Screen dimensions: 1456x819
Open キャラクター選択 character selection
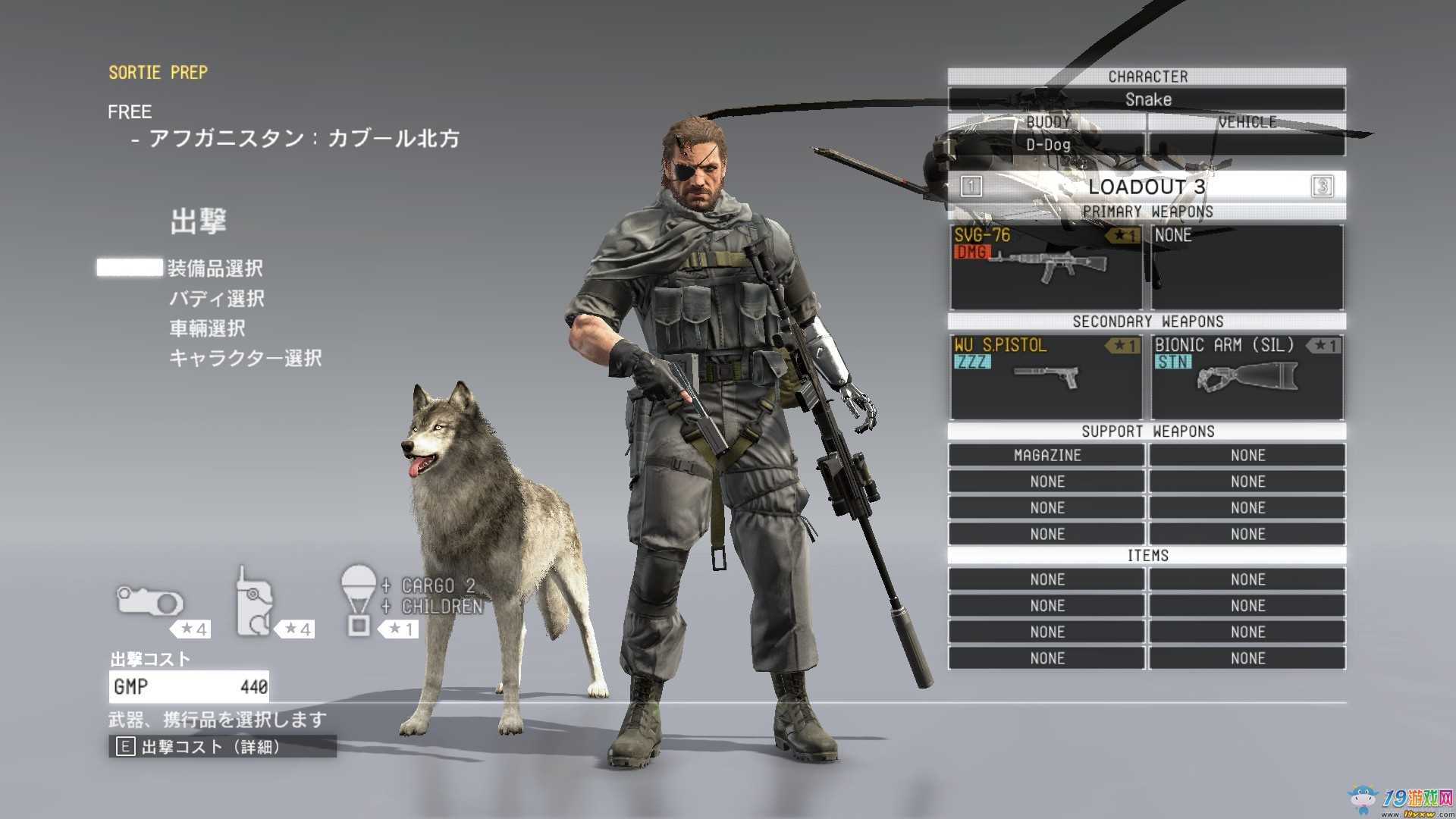[245, 358]
